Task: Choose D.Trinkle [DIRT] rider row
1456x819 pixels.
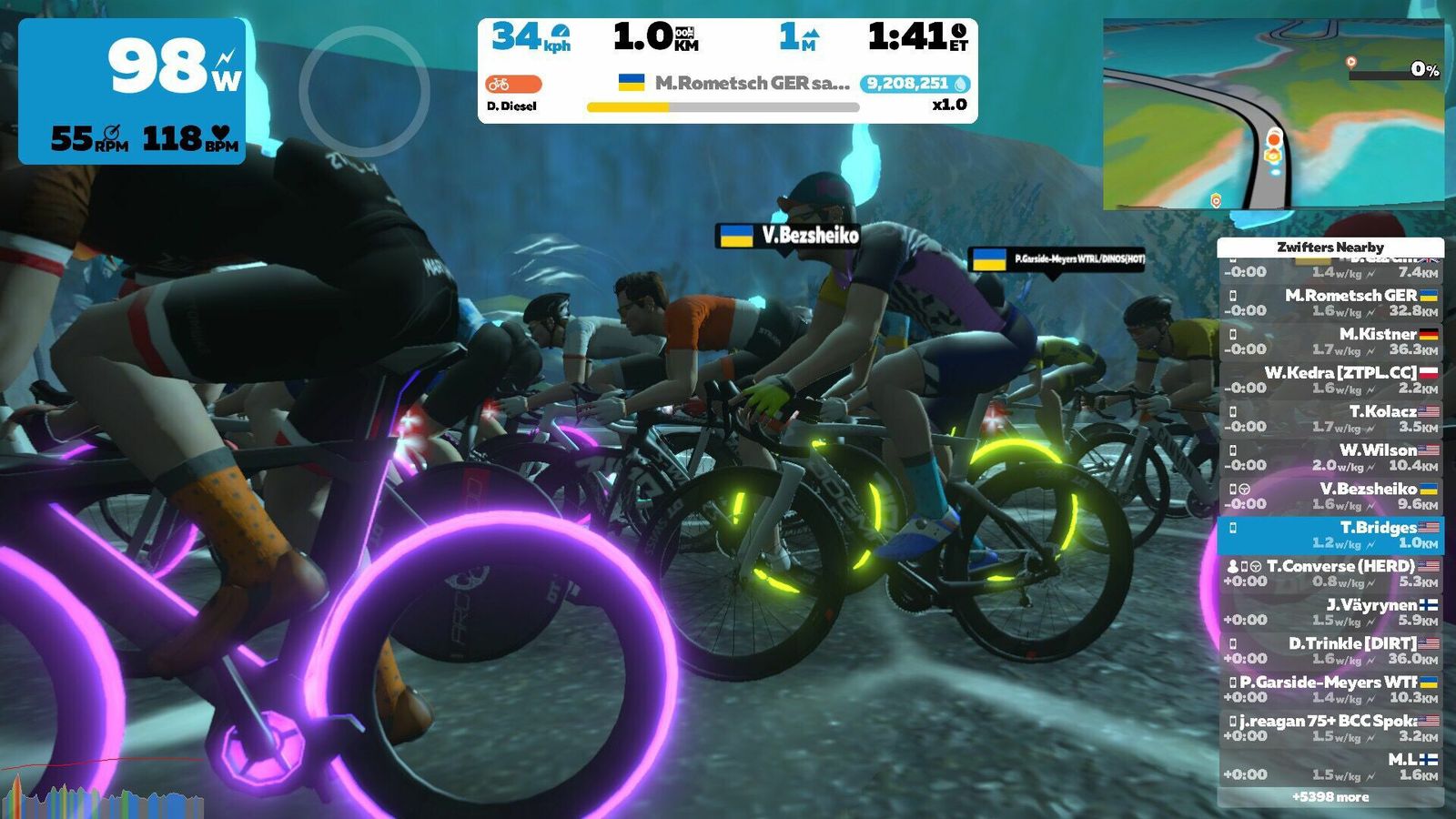Action: tap(1330, 651)
